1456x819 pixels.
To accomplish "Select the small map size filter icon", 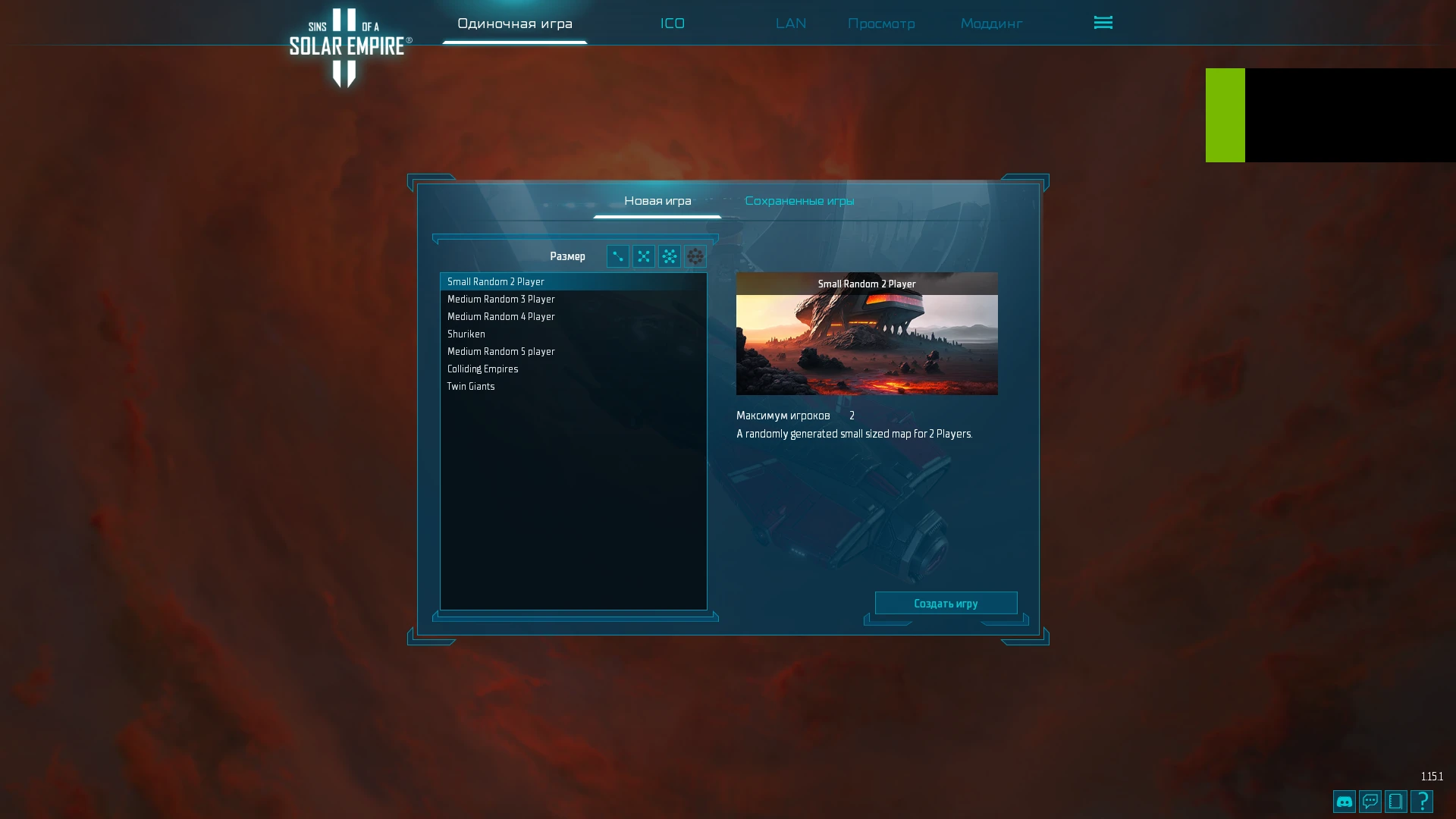I will 617,256.
